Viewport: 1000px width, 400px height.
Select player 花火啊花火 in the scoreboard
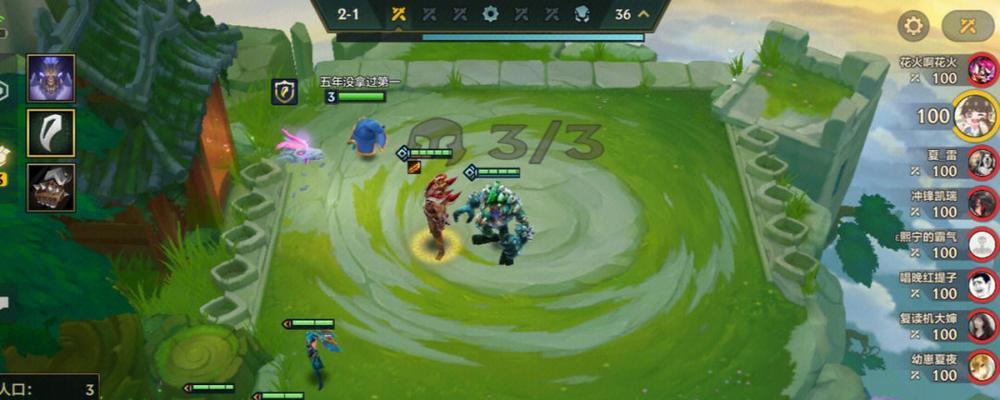[x=981, y=71]
